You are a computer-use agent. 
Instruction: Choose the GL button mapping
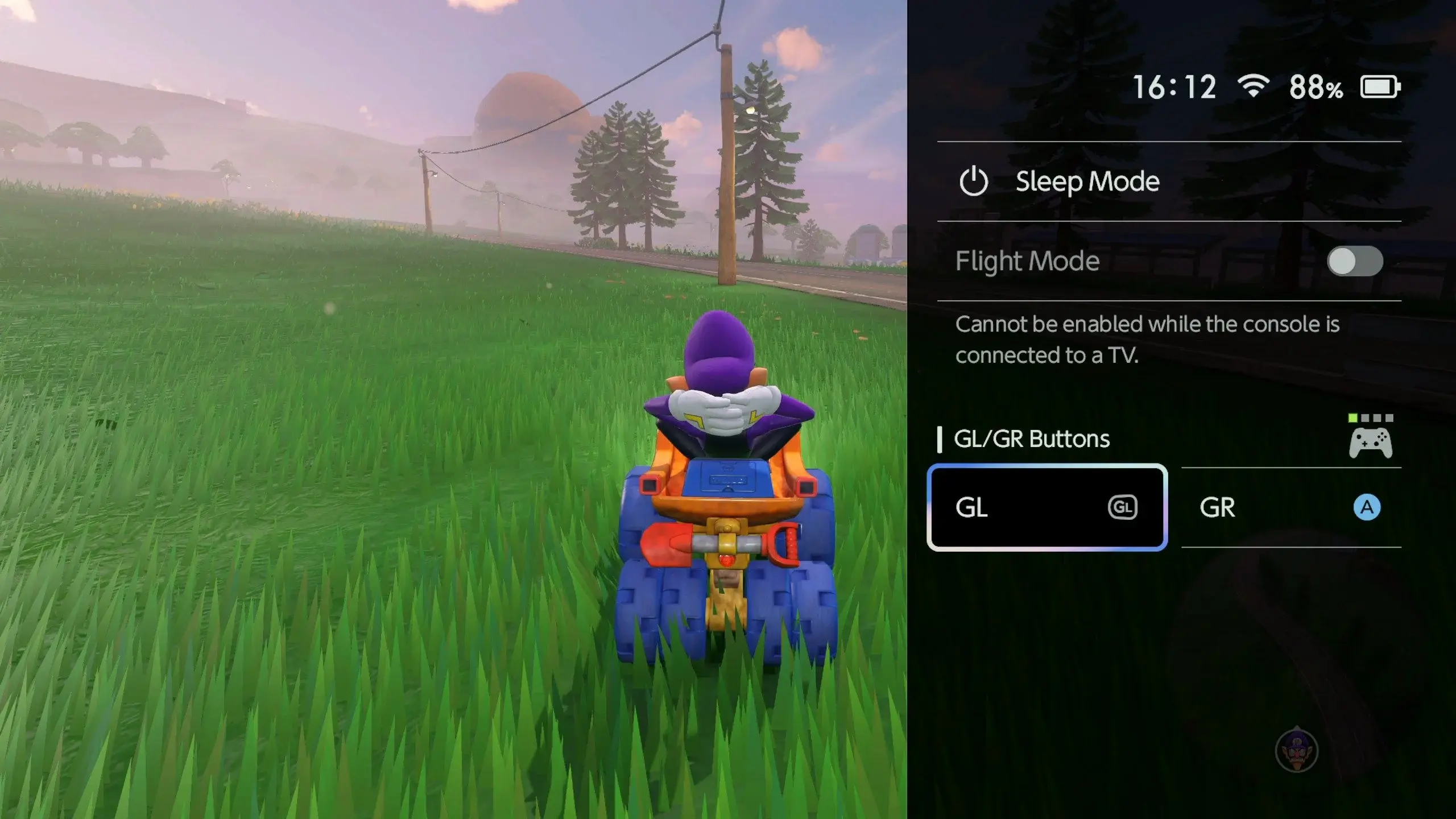click(1046, 507)
